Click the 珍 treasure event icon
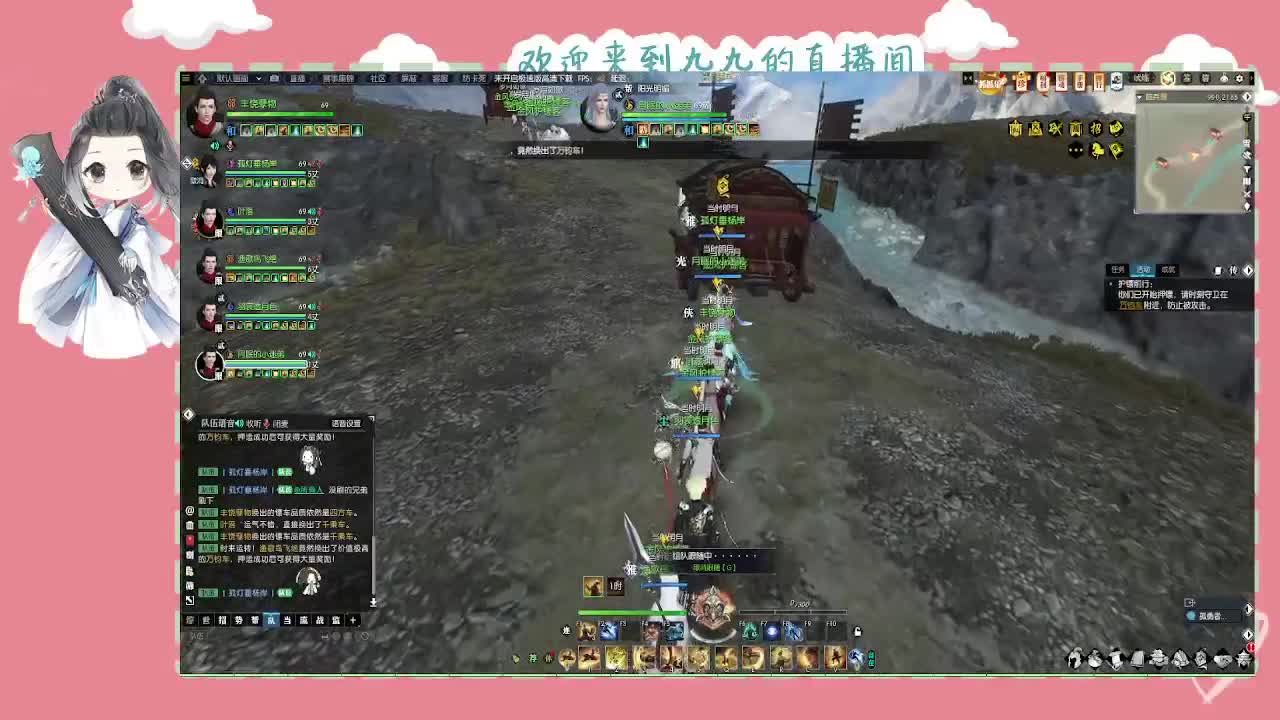Image resolution: width=1280 pixels, height=720 pixels. click(x=1021, y=80)
